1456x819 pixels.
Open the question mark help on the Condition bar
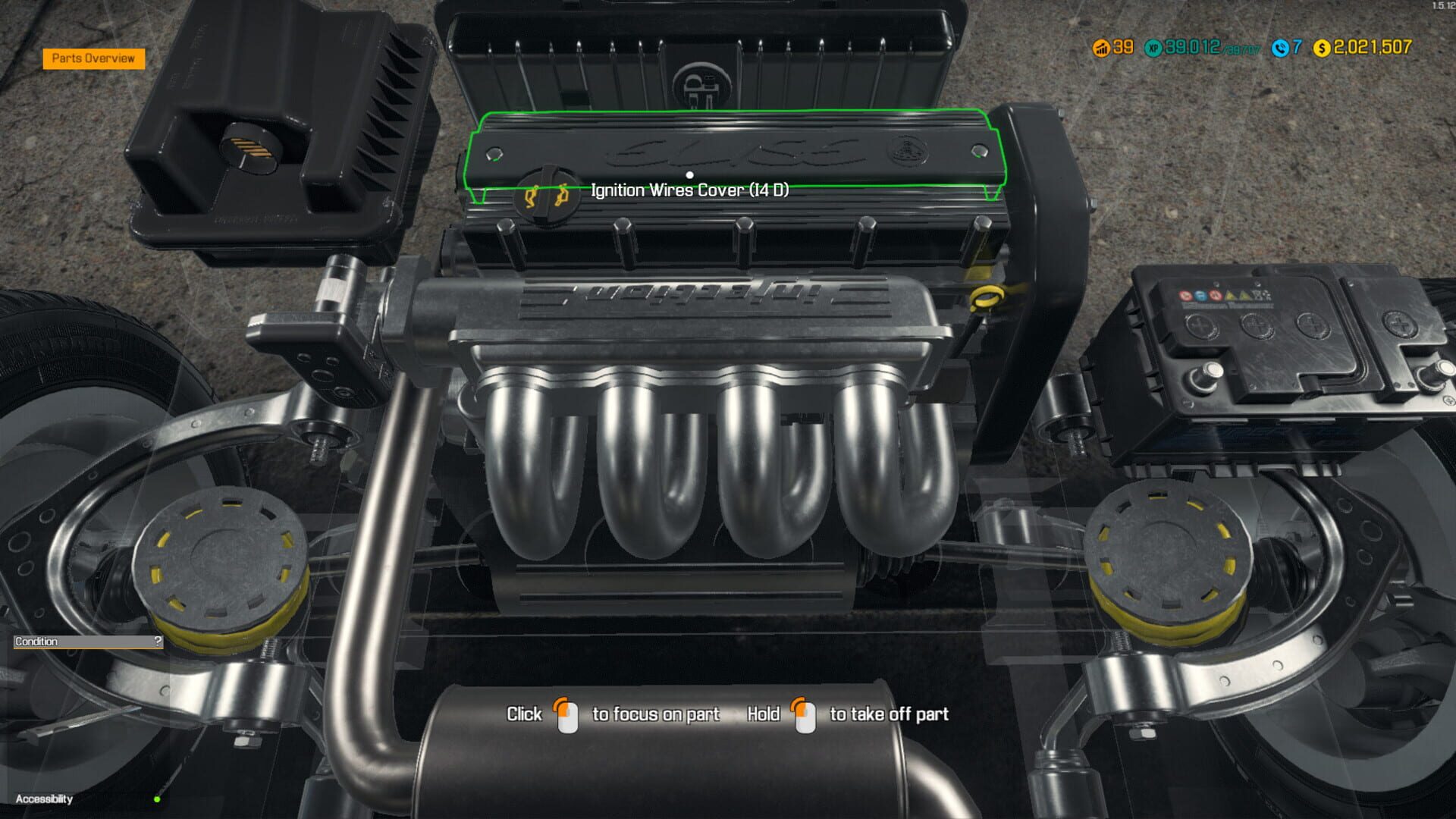(157, 642)
